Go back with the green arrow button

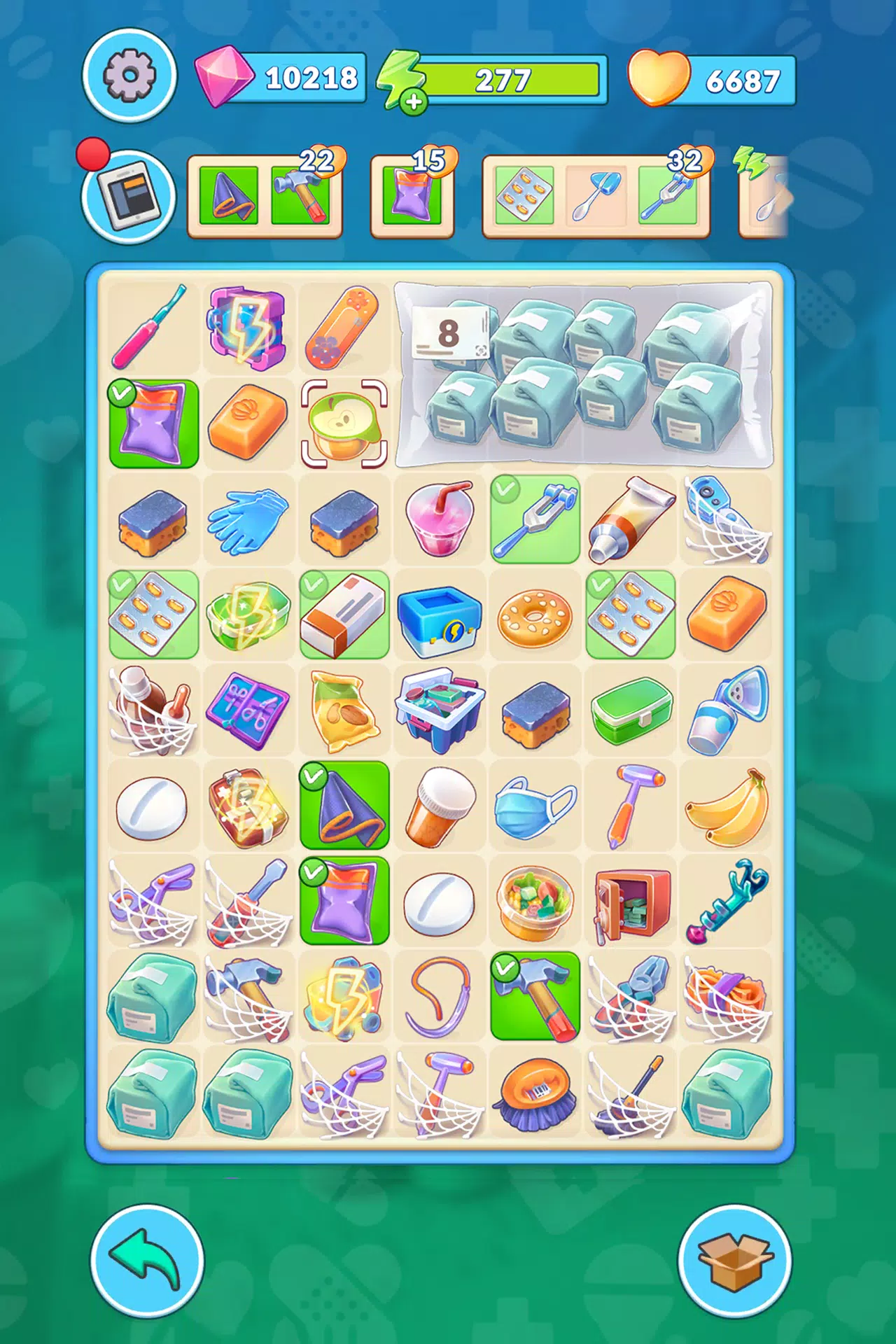click(147, 1261)
